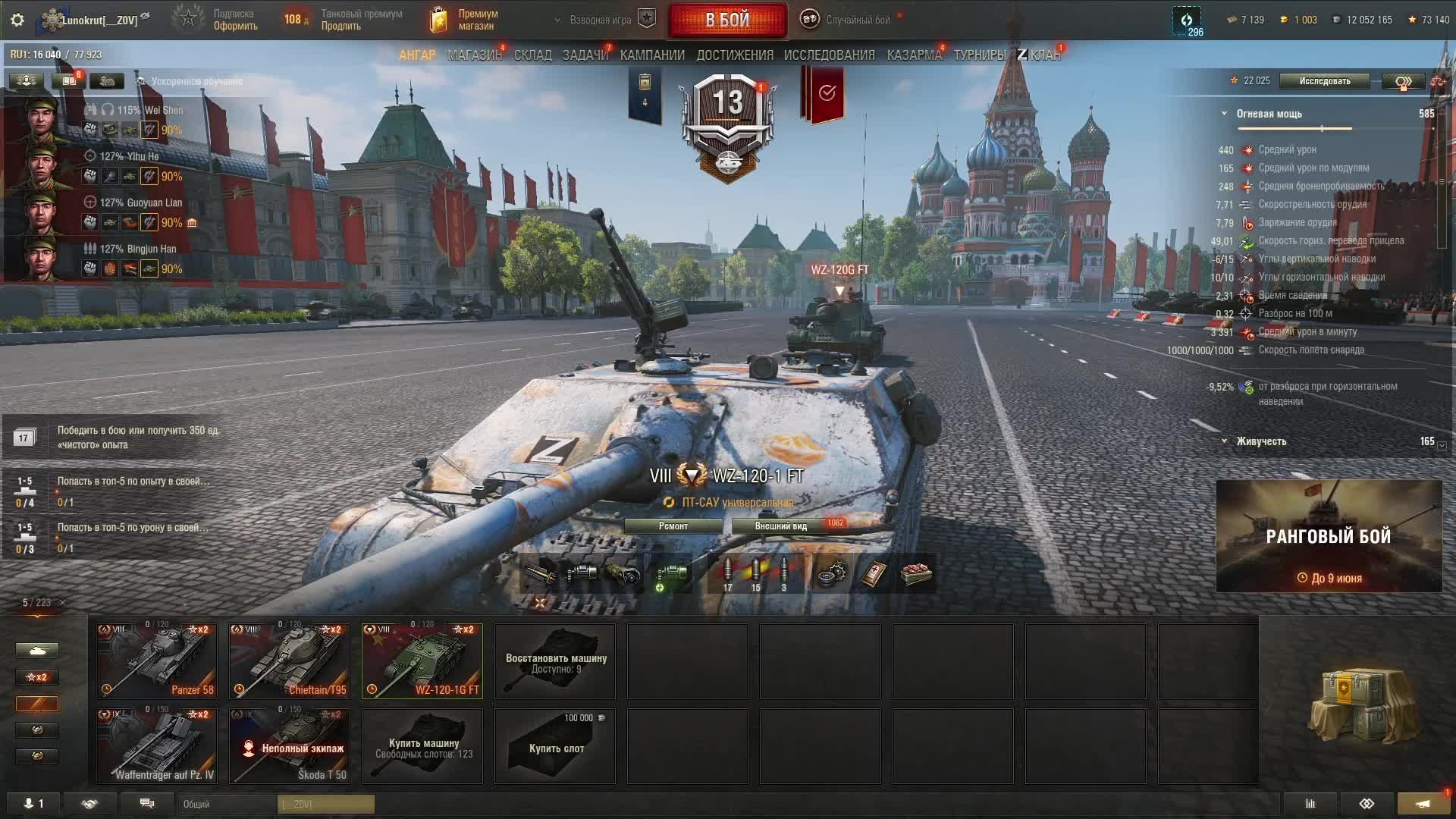Image resolution: width=1456 pixels, height=819 pixels.
Task: Click the Исследовать button
Action: coord(1324,81)
